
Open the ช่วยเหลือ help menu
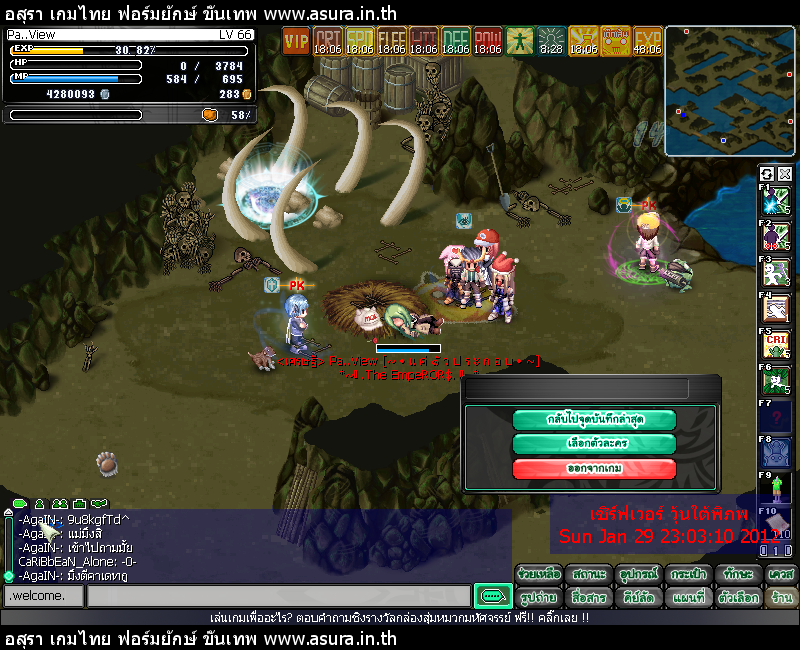538,574
